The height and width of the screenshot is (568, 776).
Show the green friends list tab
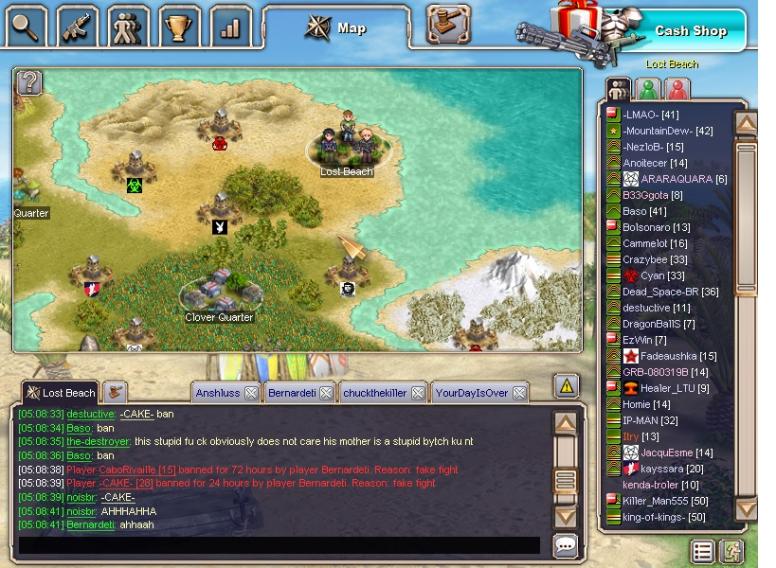tap(648, 88)
